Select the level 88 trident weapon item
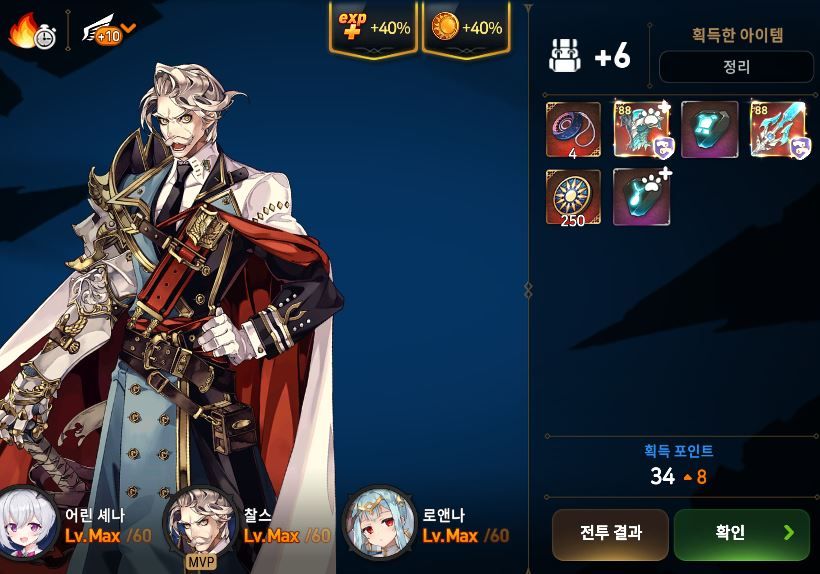Image resolution: width=820 pixels, height=574 pixels. click(x=778, y=130)
